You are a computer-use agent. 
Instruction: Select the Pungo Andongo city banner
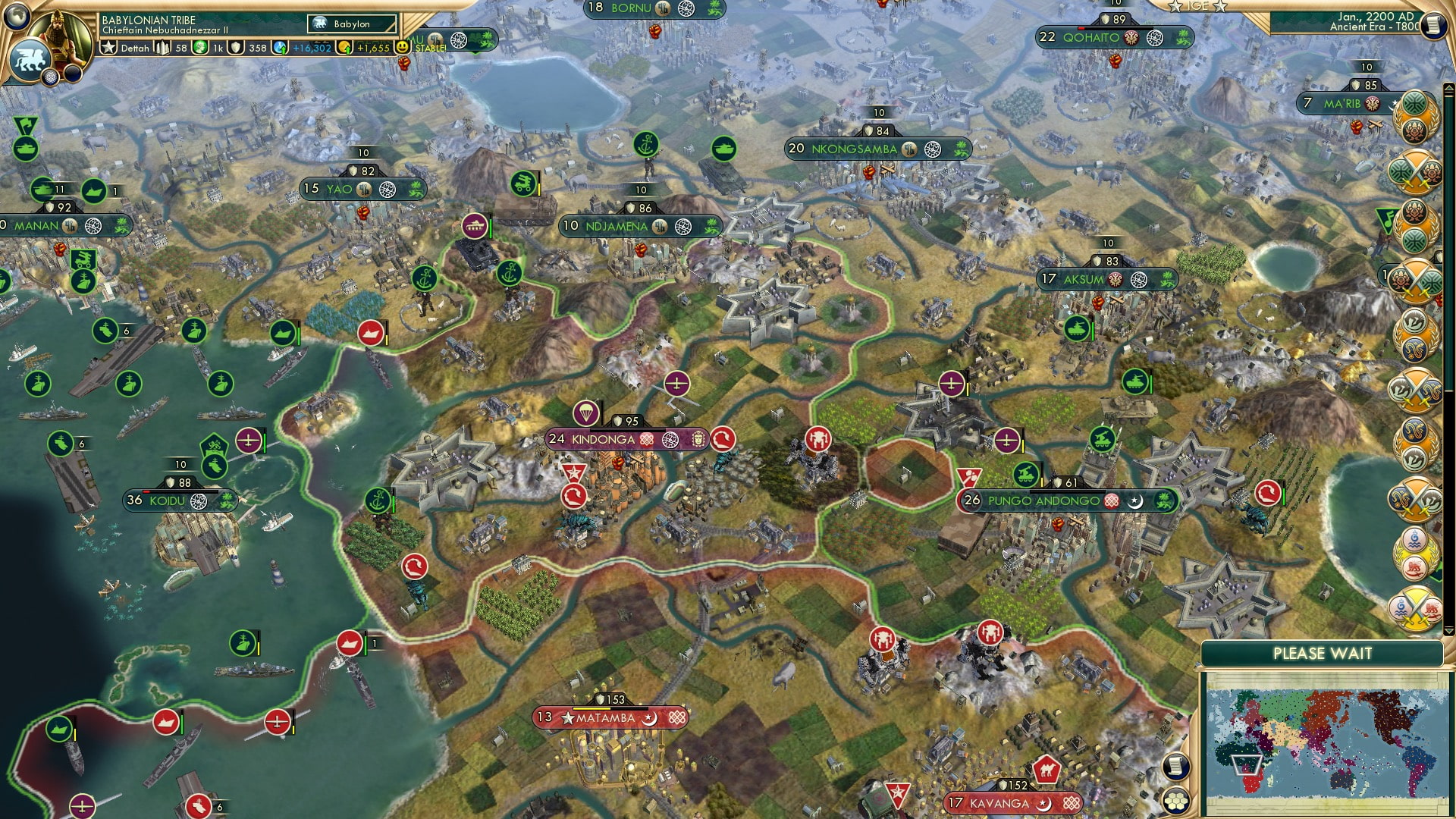tap(1043, 500)
